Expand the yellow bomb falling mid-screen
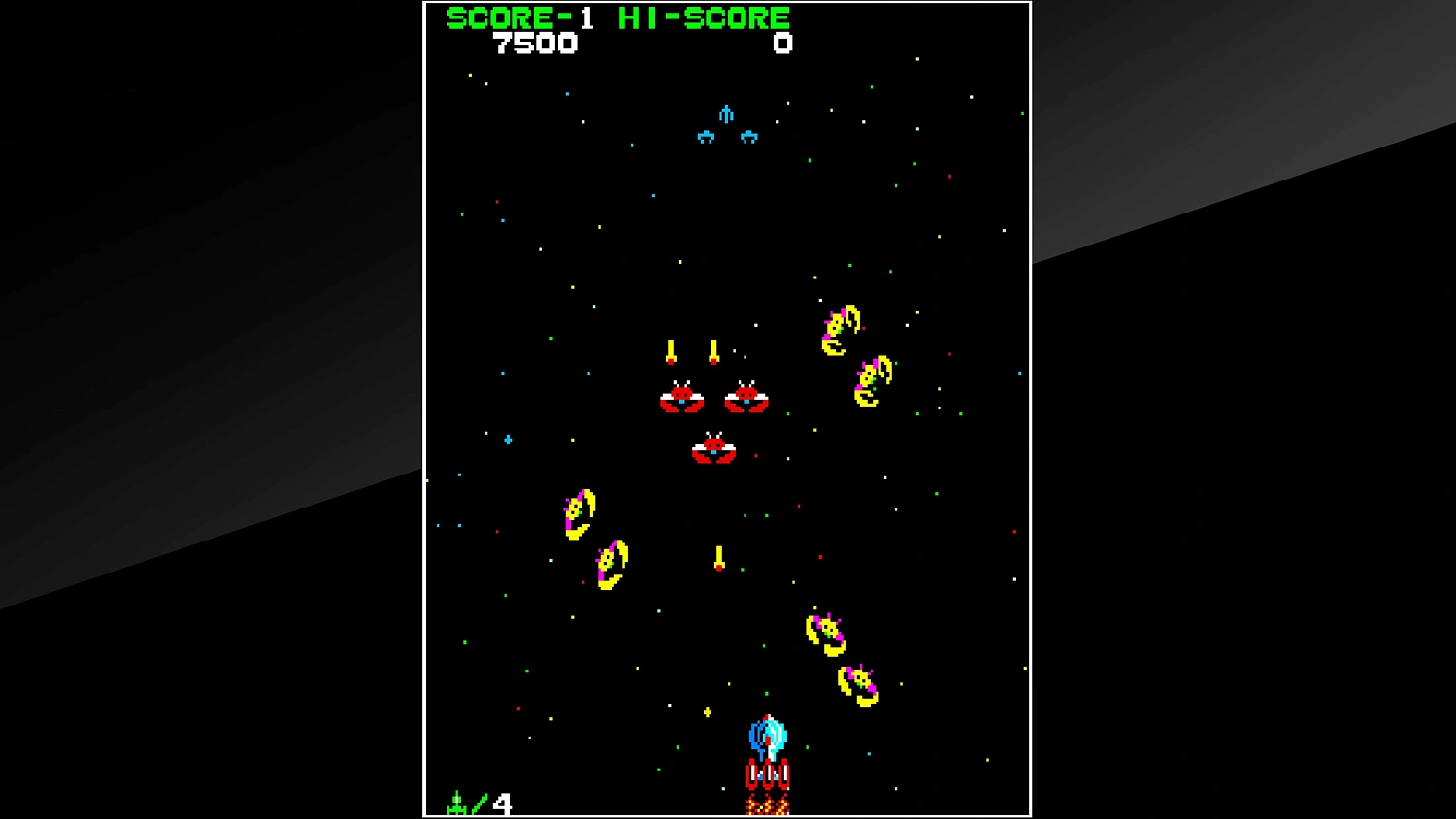Image resolution: width=1456 pixels, height=819 pixels. (718, 558)
